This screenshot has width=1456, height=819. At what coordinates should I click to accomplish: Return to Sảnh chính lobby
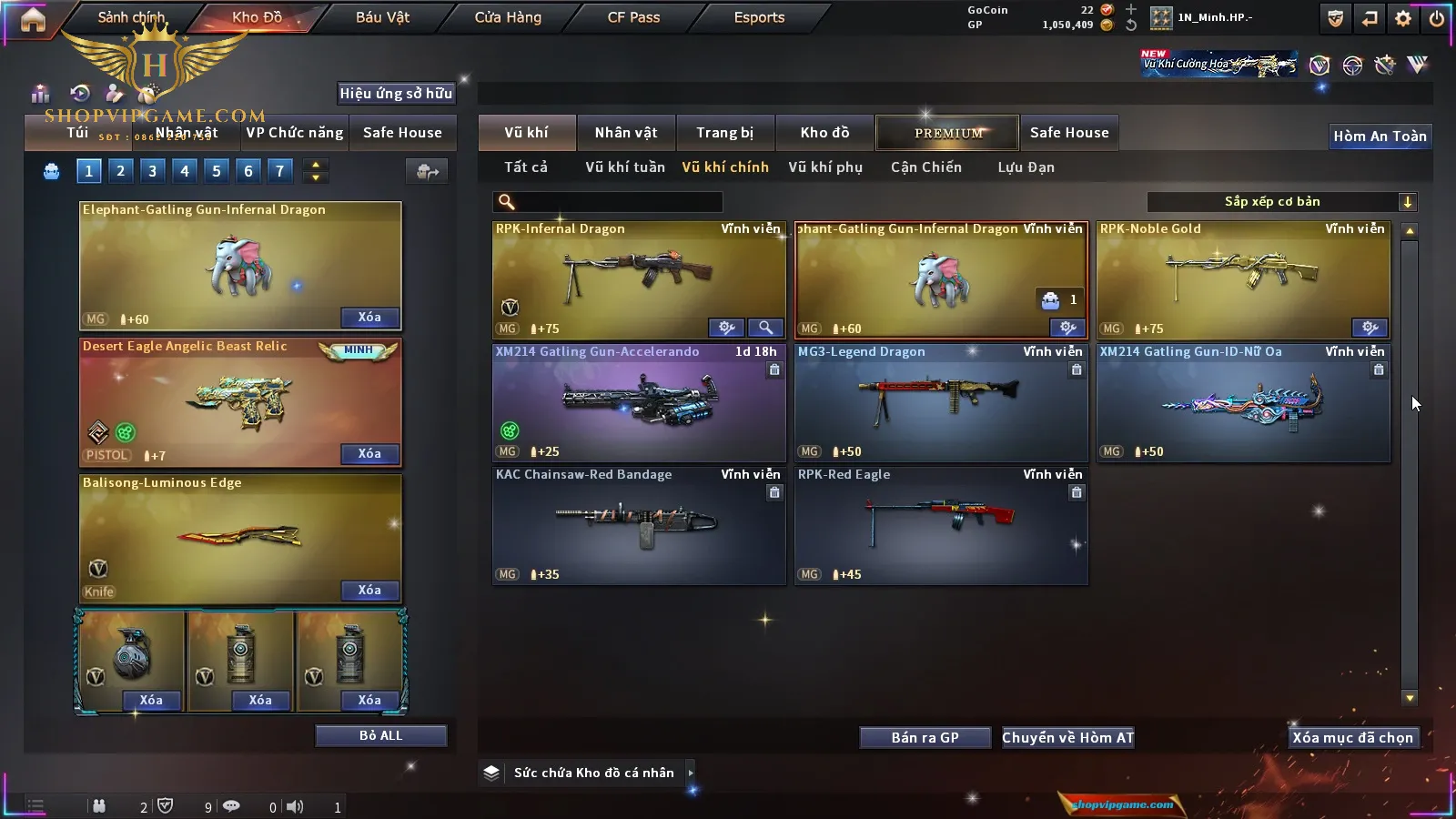tap(131, 17)
